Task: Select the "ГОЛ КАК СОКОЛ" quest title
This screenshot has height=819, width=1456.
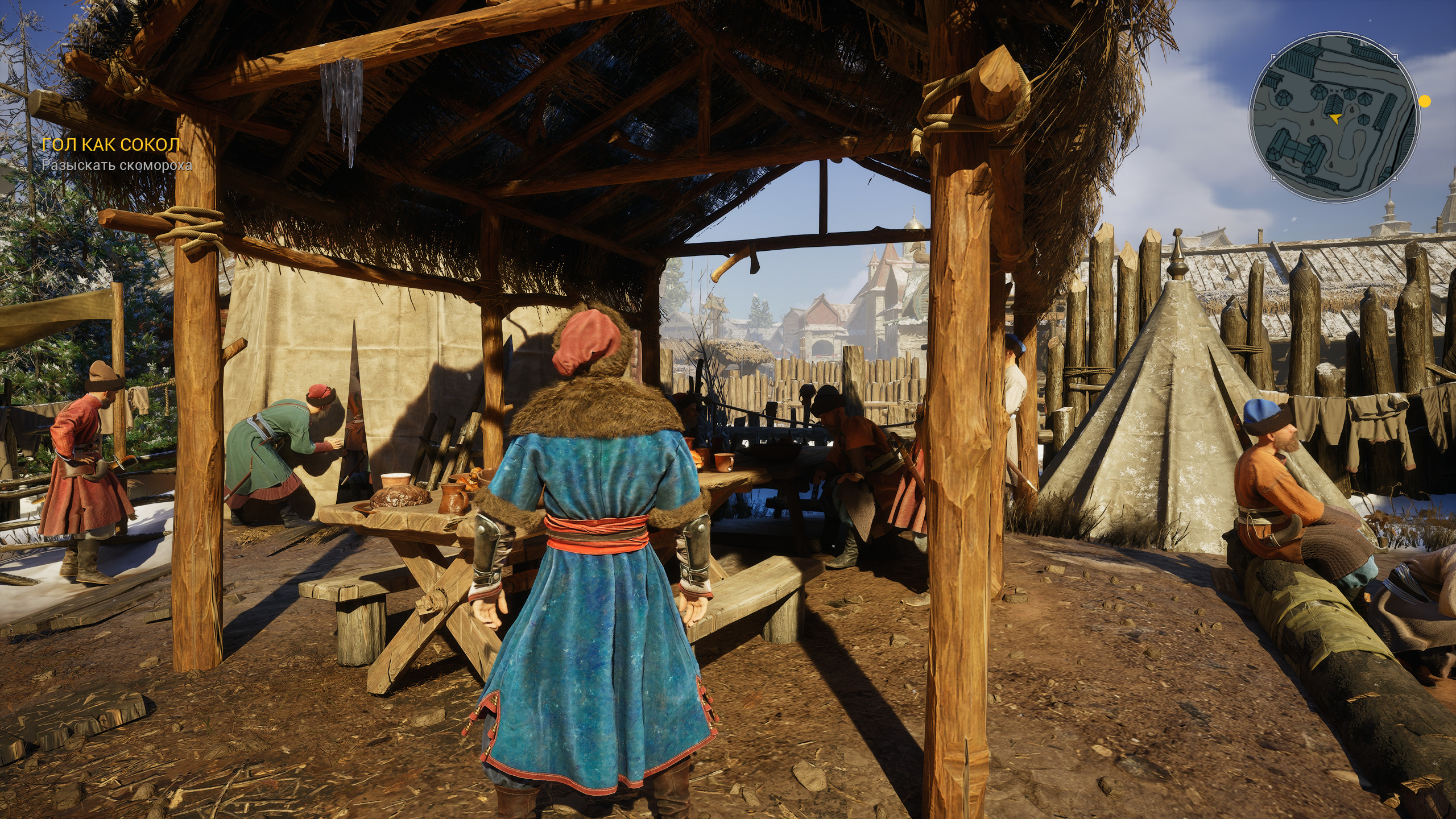Action: (111, 145)
